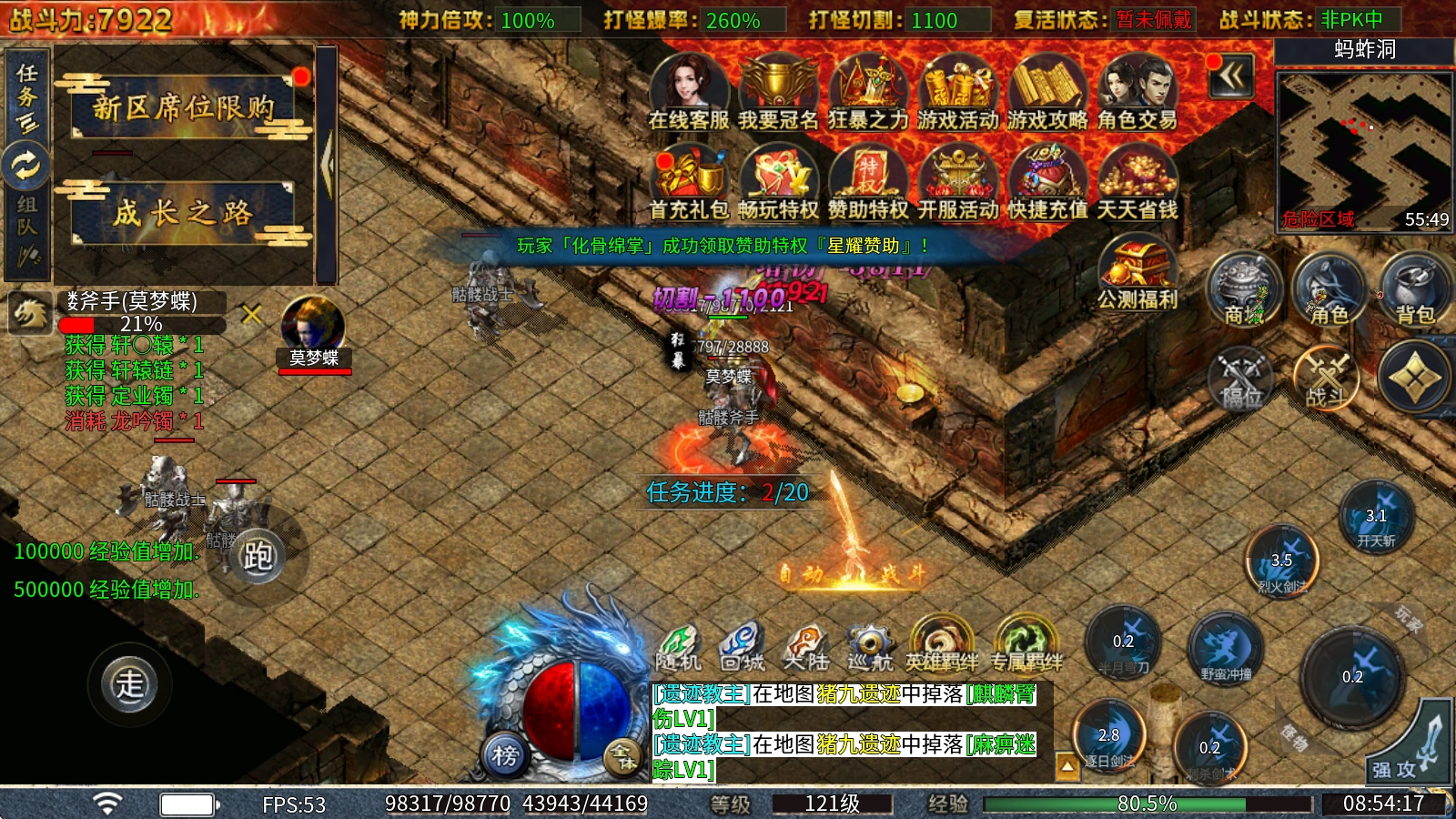Select the 新区席位限购 banner
1456x819 pixels.
pyautogui.click(x=184, y=108)
